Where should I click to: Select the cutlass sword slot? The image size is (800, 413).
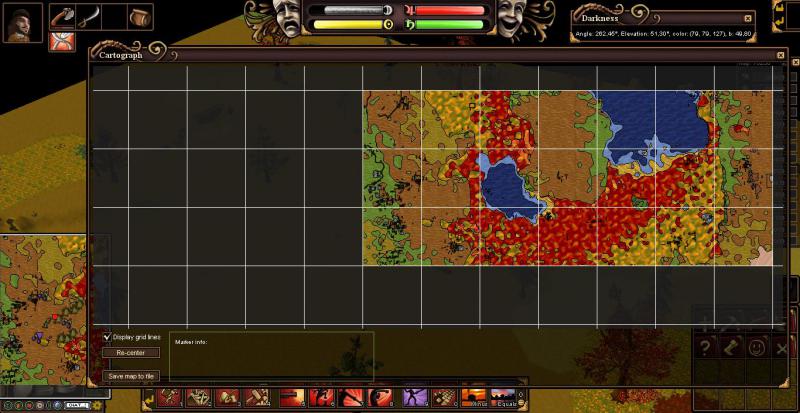click(x=88, y=16)
